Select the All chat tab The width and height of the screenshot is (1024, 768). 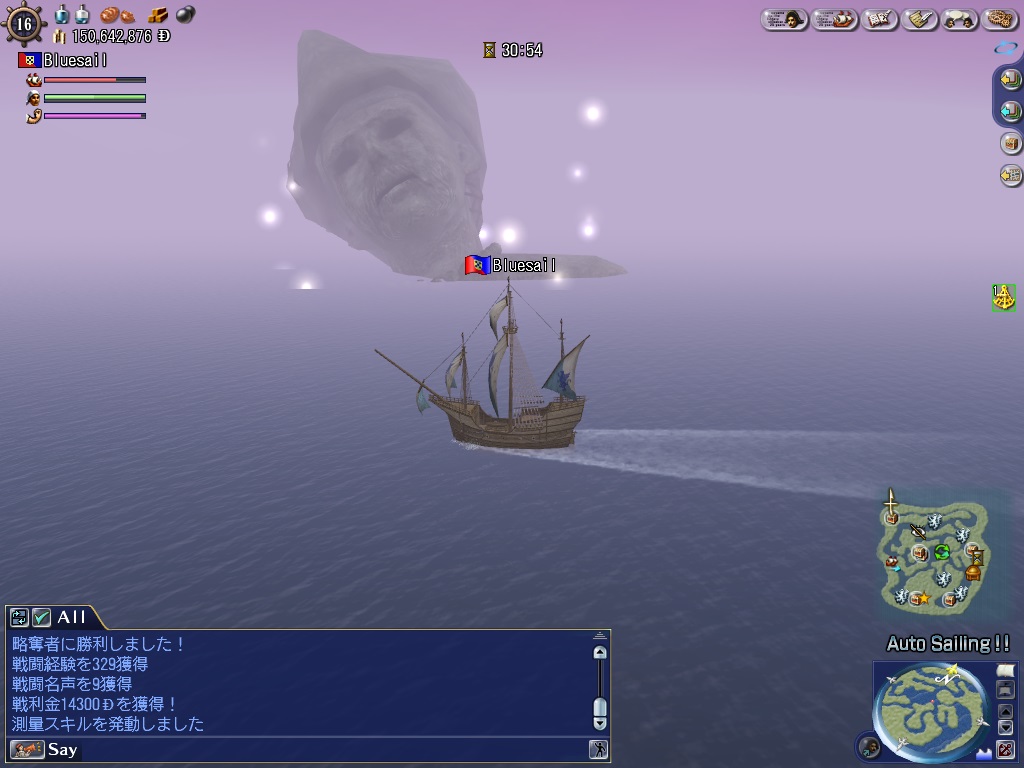point(71,617)
